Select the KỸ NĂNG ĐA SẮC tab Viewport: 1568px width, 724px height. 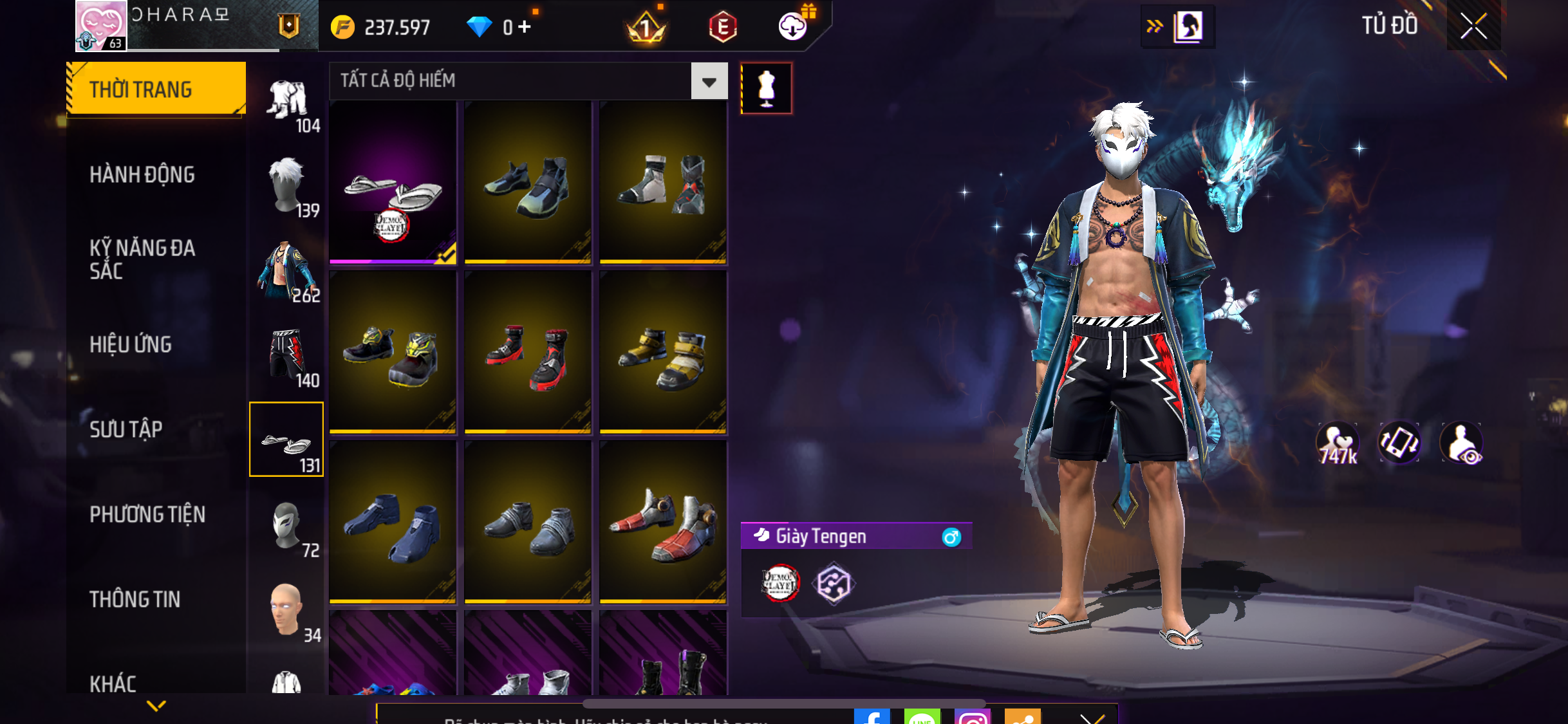(x=142, y=259)
